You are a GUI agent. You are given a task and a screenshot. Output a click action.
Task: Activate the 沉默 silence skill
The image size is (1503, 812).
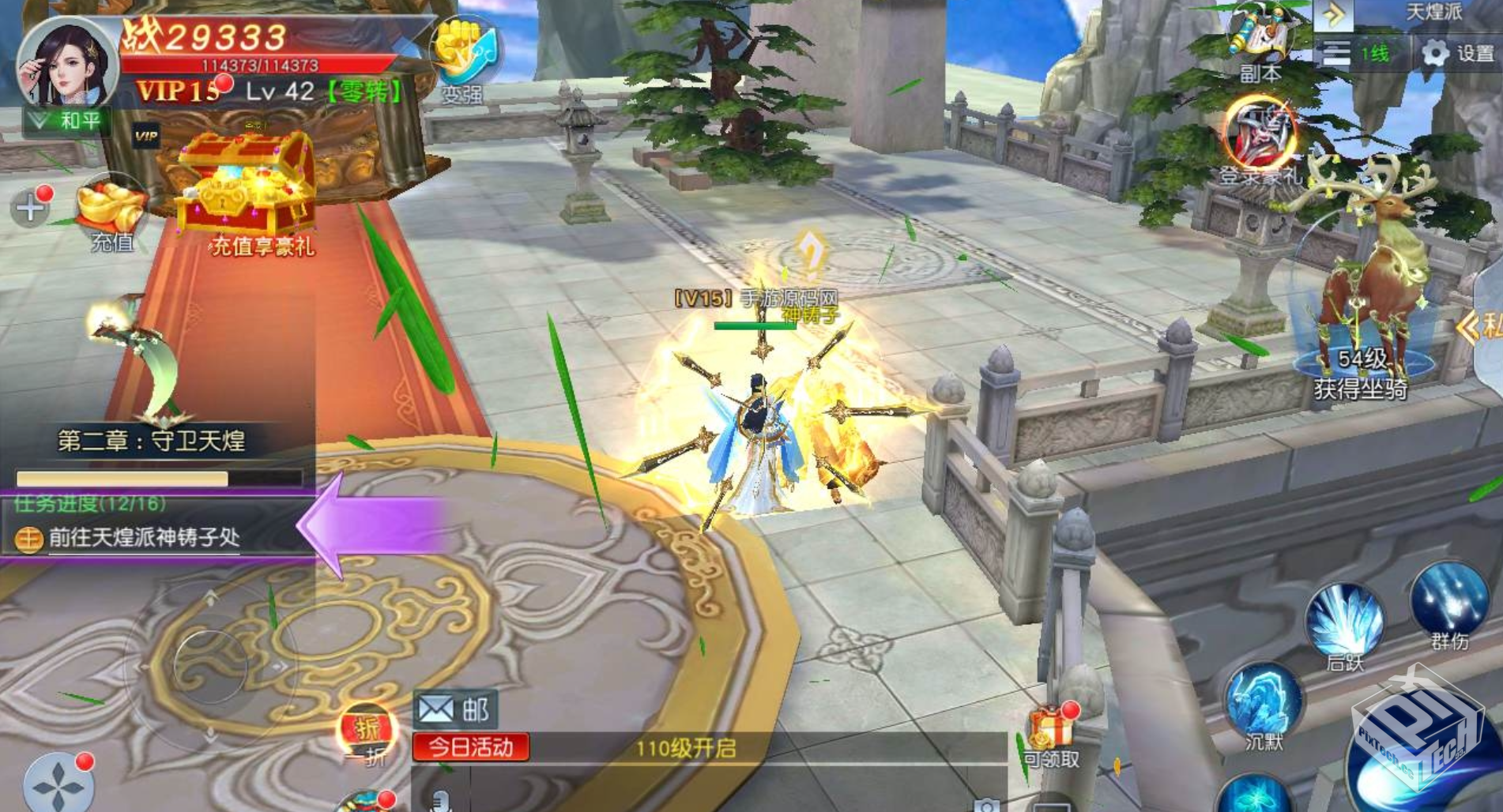point(1263,703)
